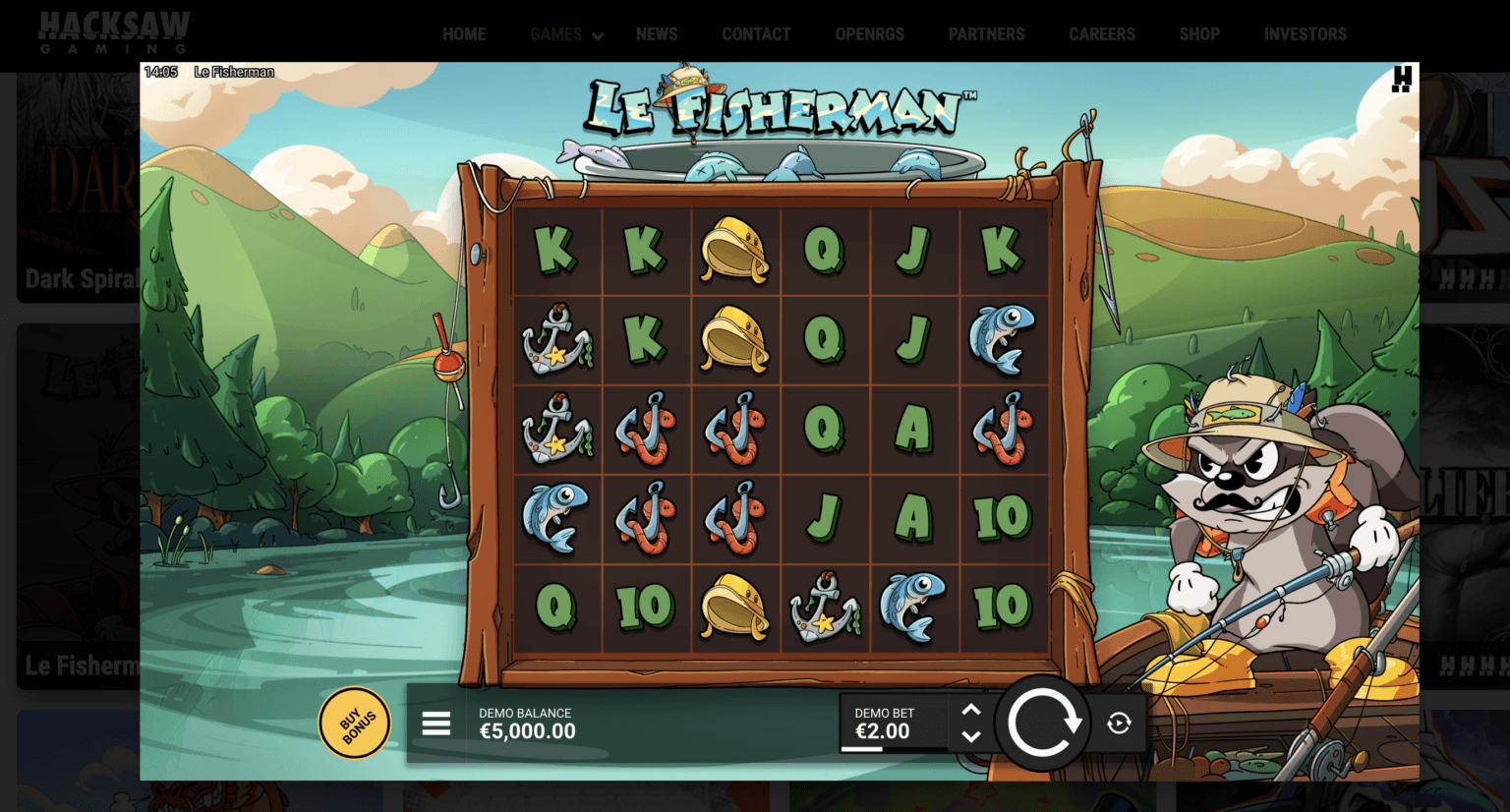Open the Buy Bonus menu
1510x812 pixels.
pos(355,724)
